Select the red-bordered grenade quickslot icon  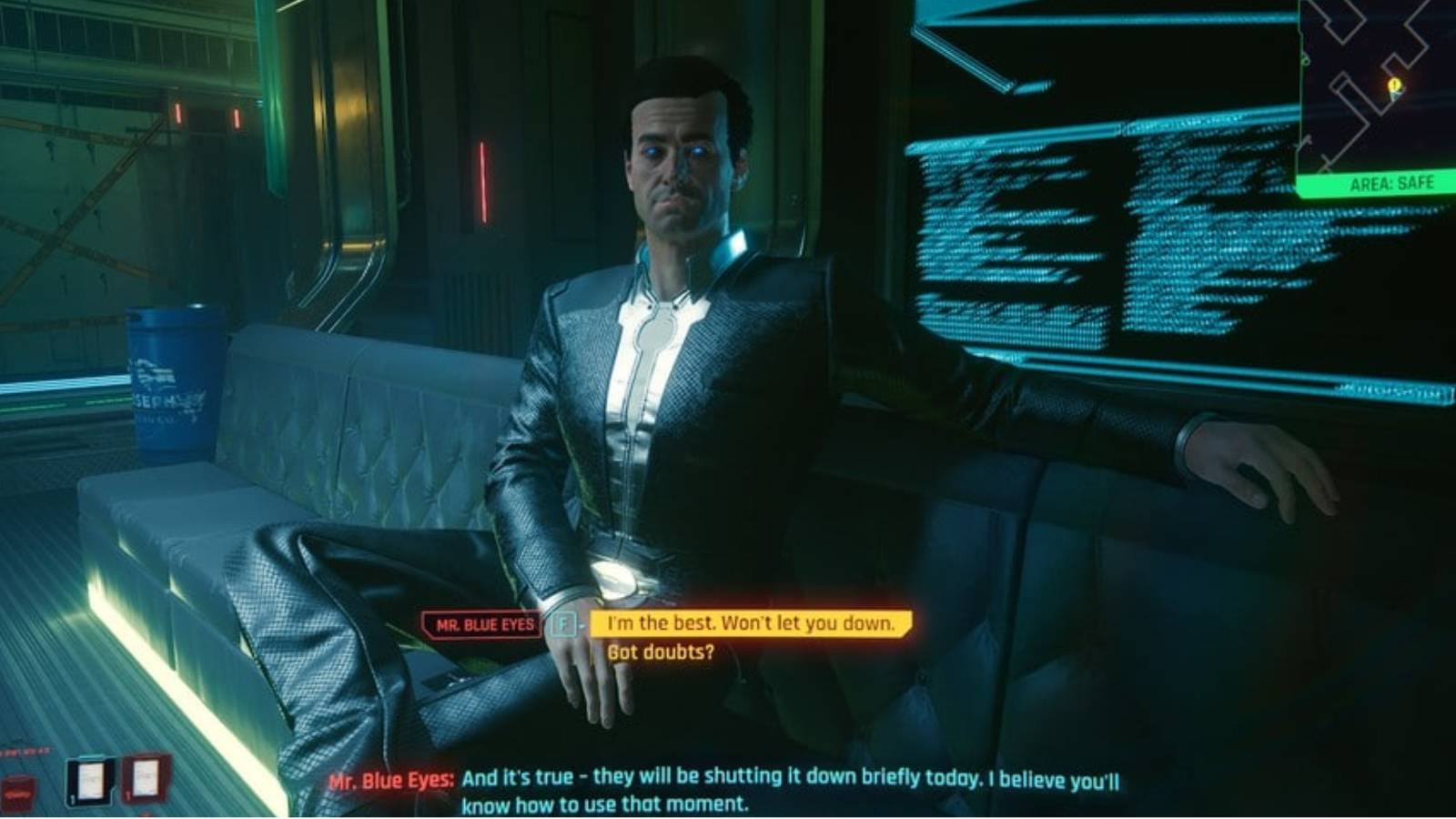[x=145, y=776]
